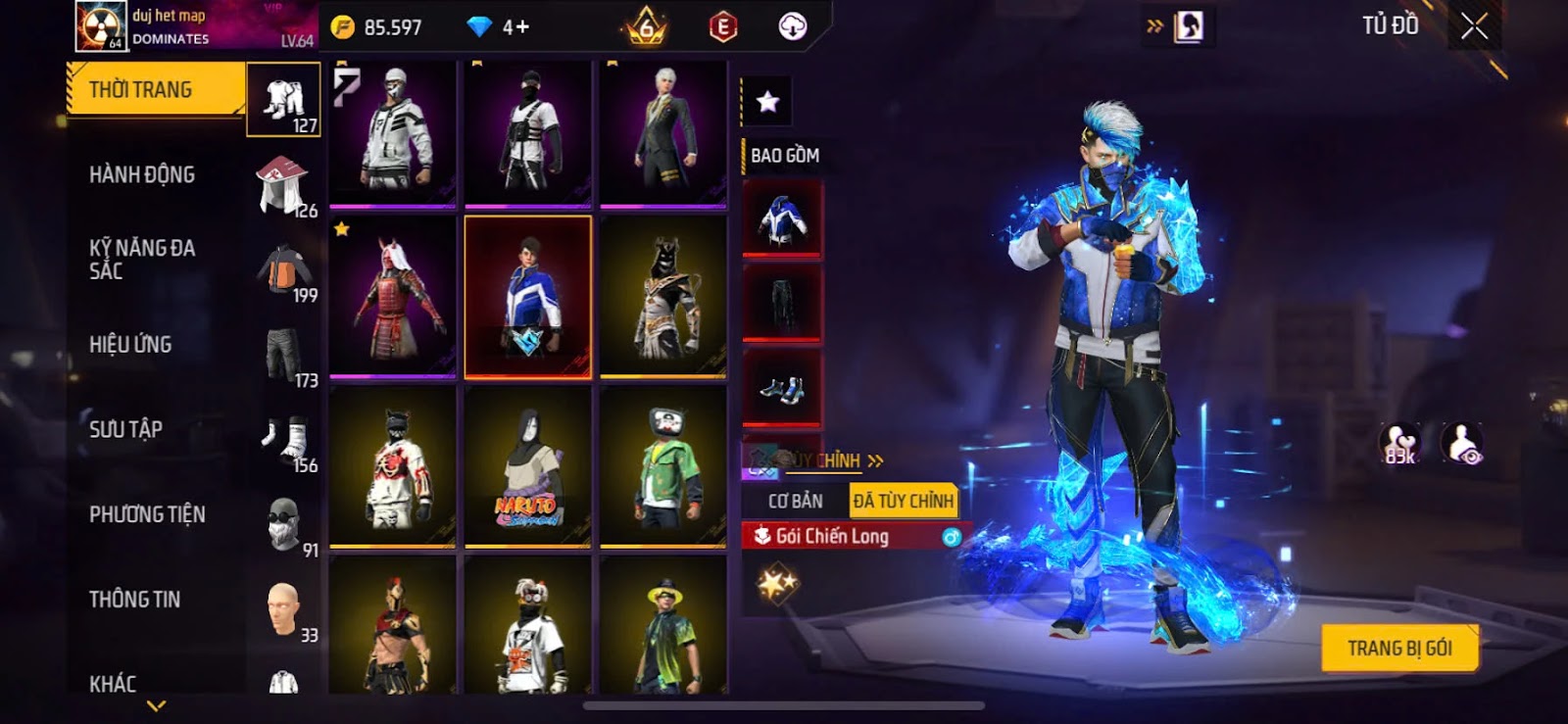
Task: Switch to the Cơ Bản style
Action: coord(795,502)
